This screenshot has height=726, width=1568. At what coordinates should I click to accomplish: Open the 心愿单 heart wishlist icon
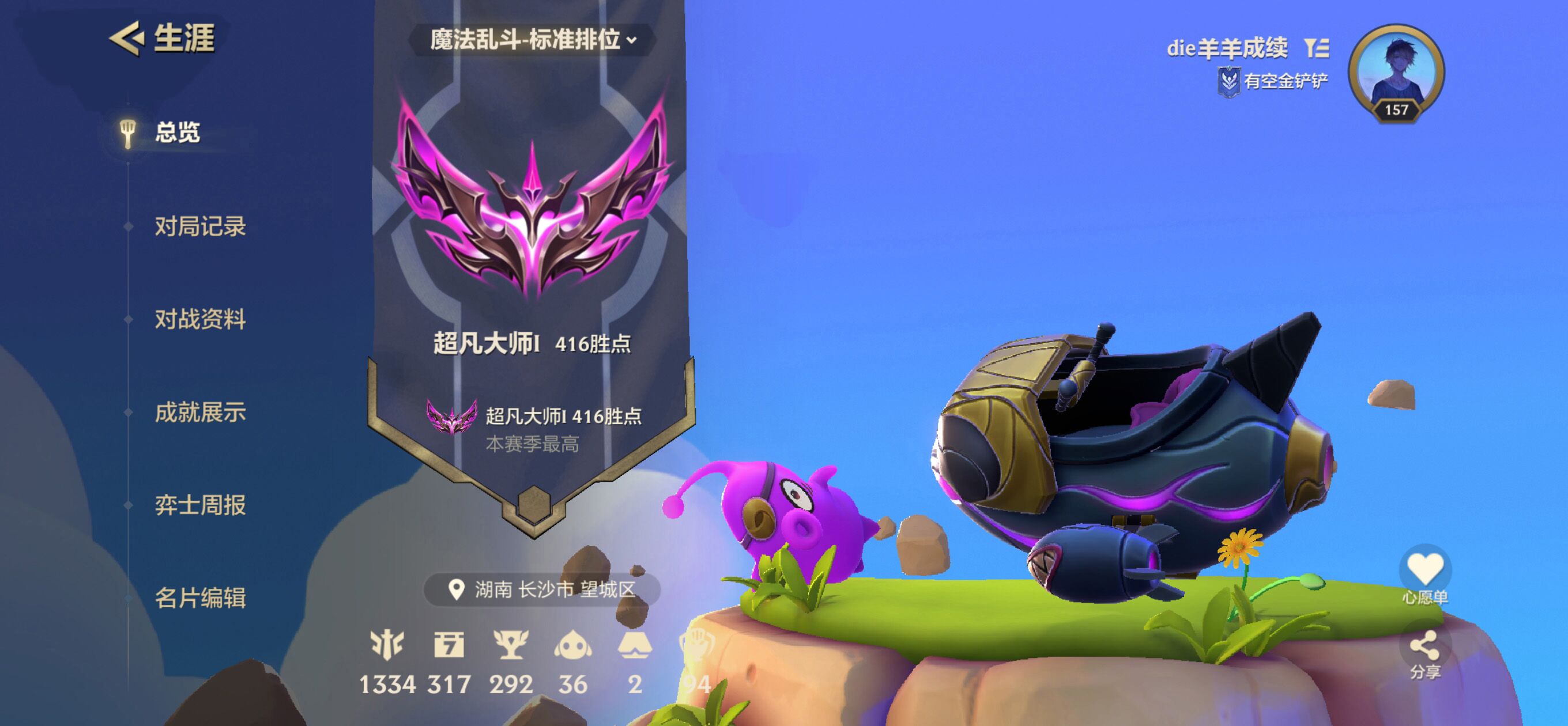click(x=1425, y=567)
